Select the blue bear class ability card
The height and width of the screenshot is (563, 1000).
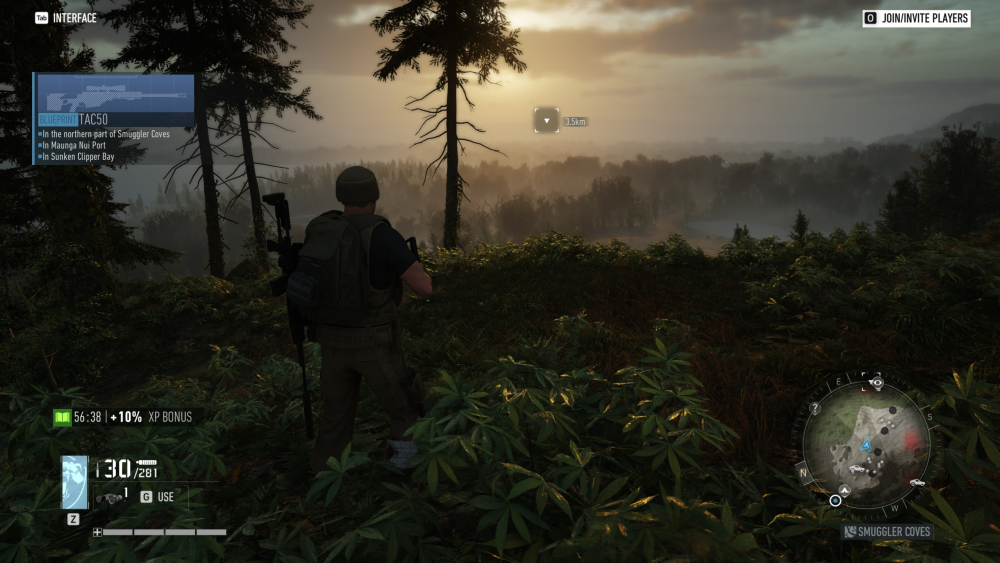pyautogui.click(x=74, y=482)
